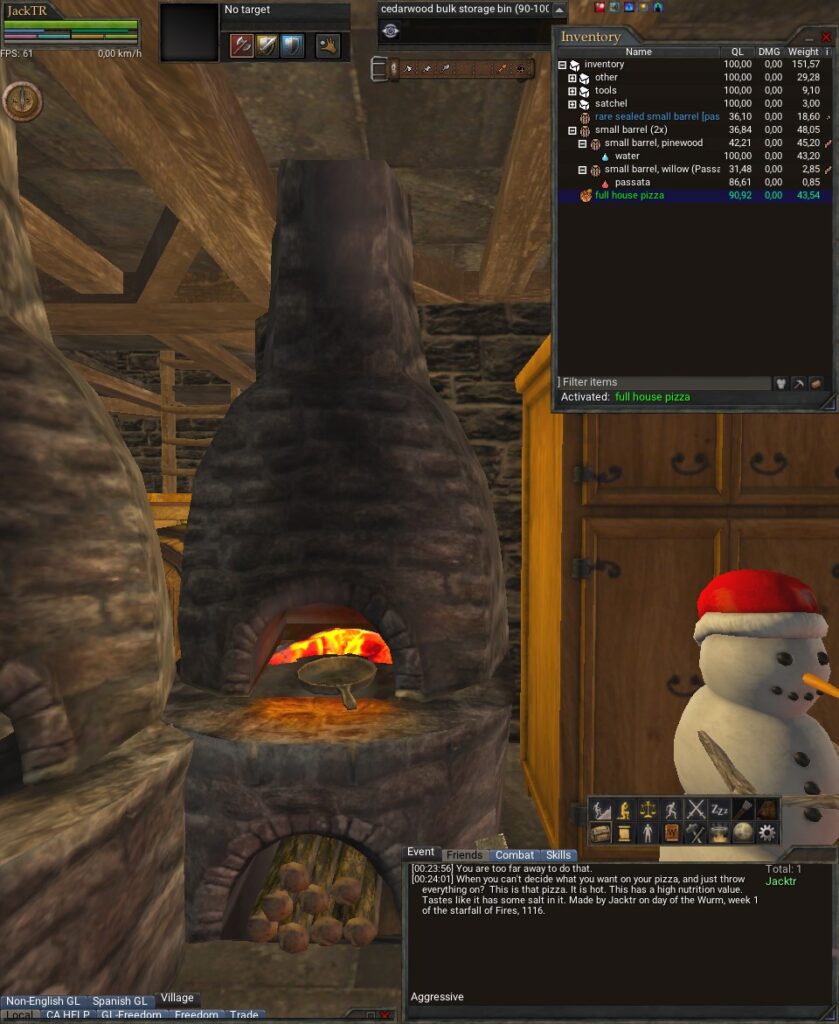The width and height of the screenshot is (839, 1024).
Task: Select the full house pizza item
Action: (629, 196)
